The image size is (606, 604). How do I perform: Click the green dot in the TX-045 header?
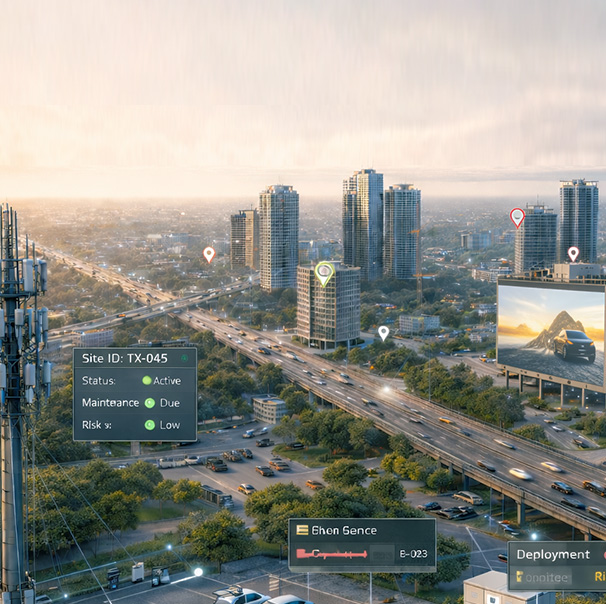pyautogui.click(x=183, y=358)
